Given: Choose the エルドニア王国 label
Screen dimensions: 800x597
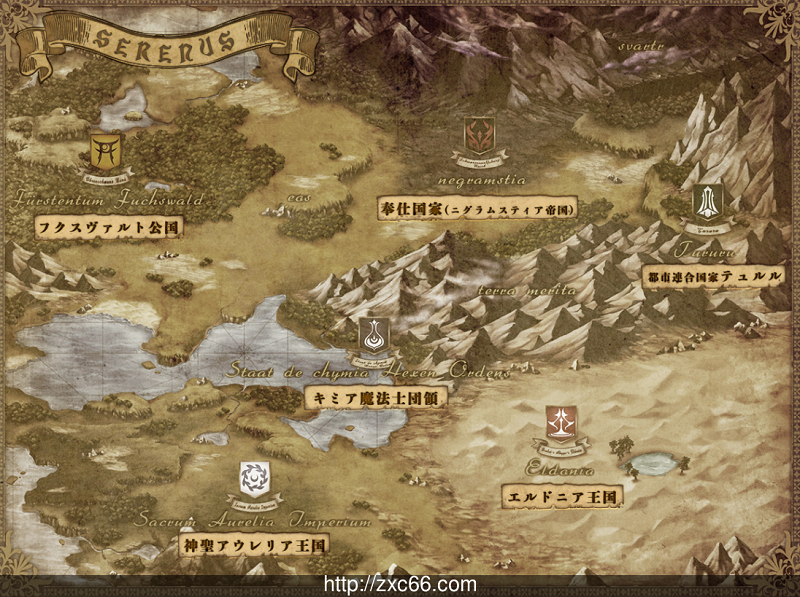Looking at the screenshot, I should [x=562, y=495].
